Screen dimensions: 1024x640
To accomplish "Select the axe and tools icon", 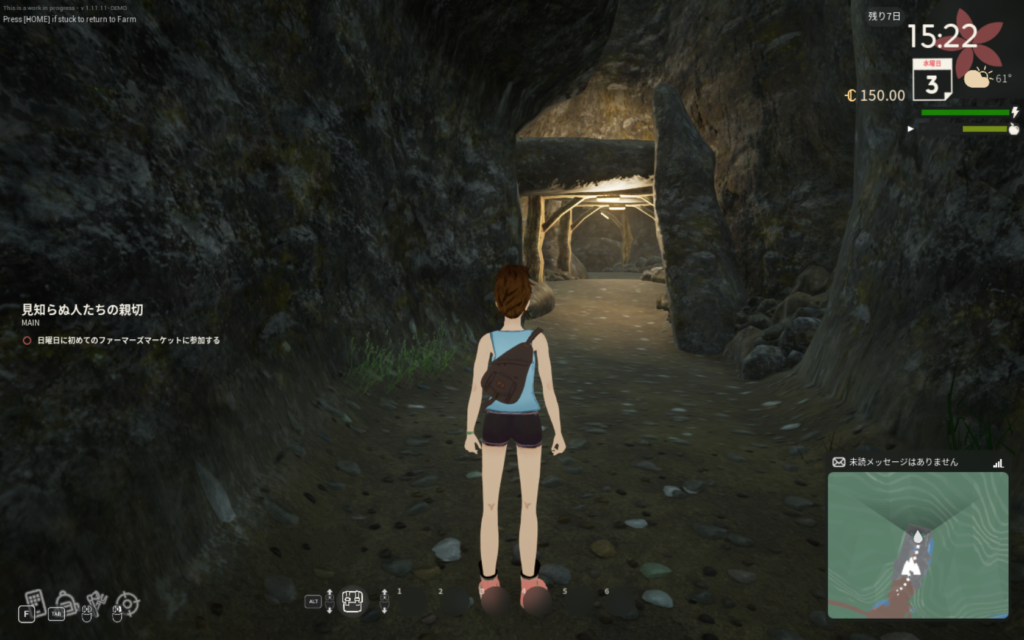I will click(x=96, y=601).
